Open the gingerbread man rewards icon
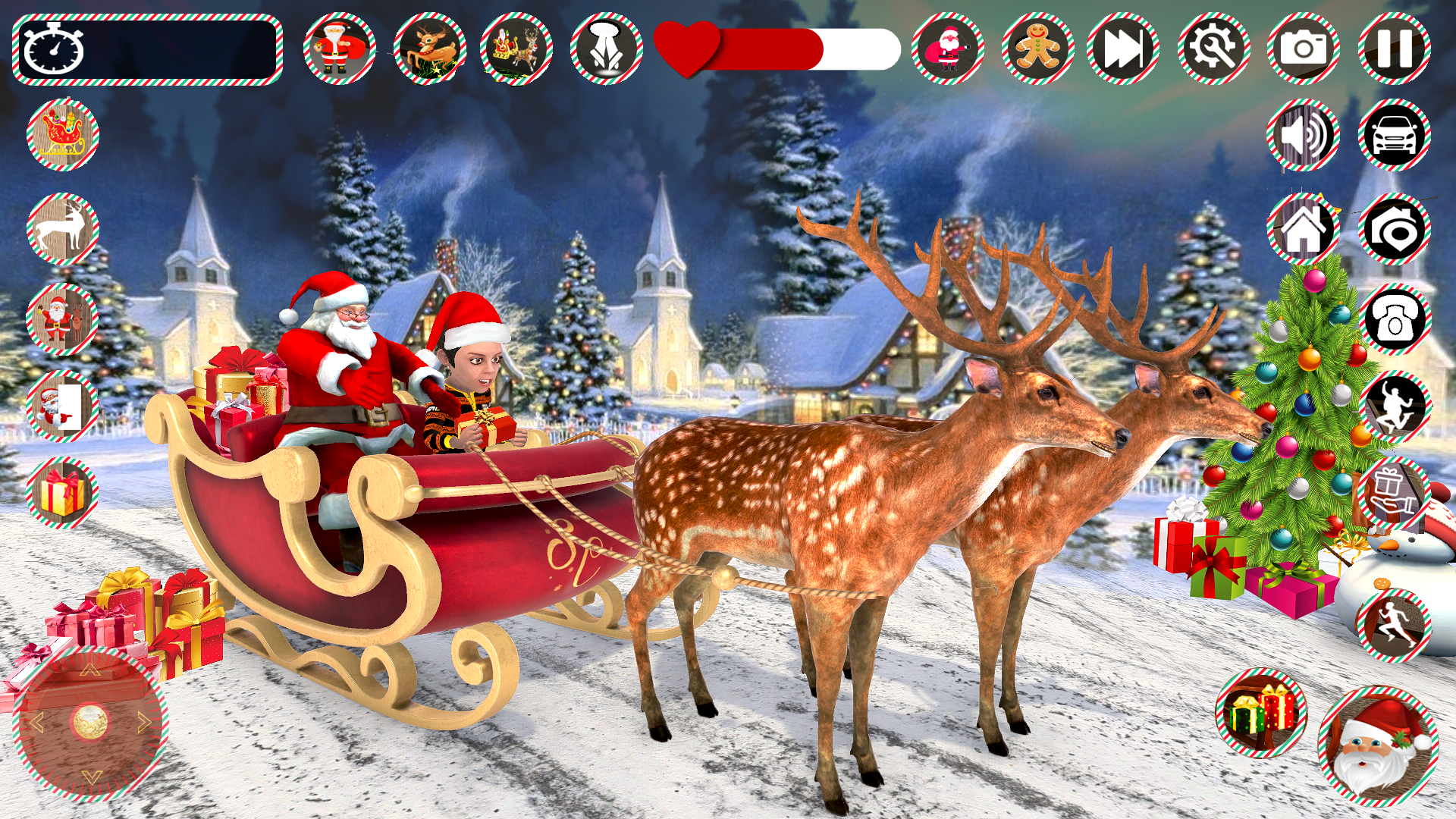Viewport: 1456px width, 819px height. [x=1037, y=49]
